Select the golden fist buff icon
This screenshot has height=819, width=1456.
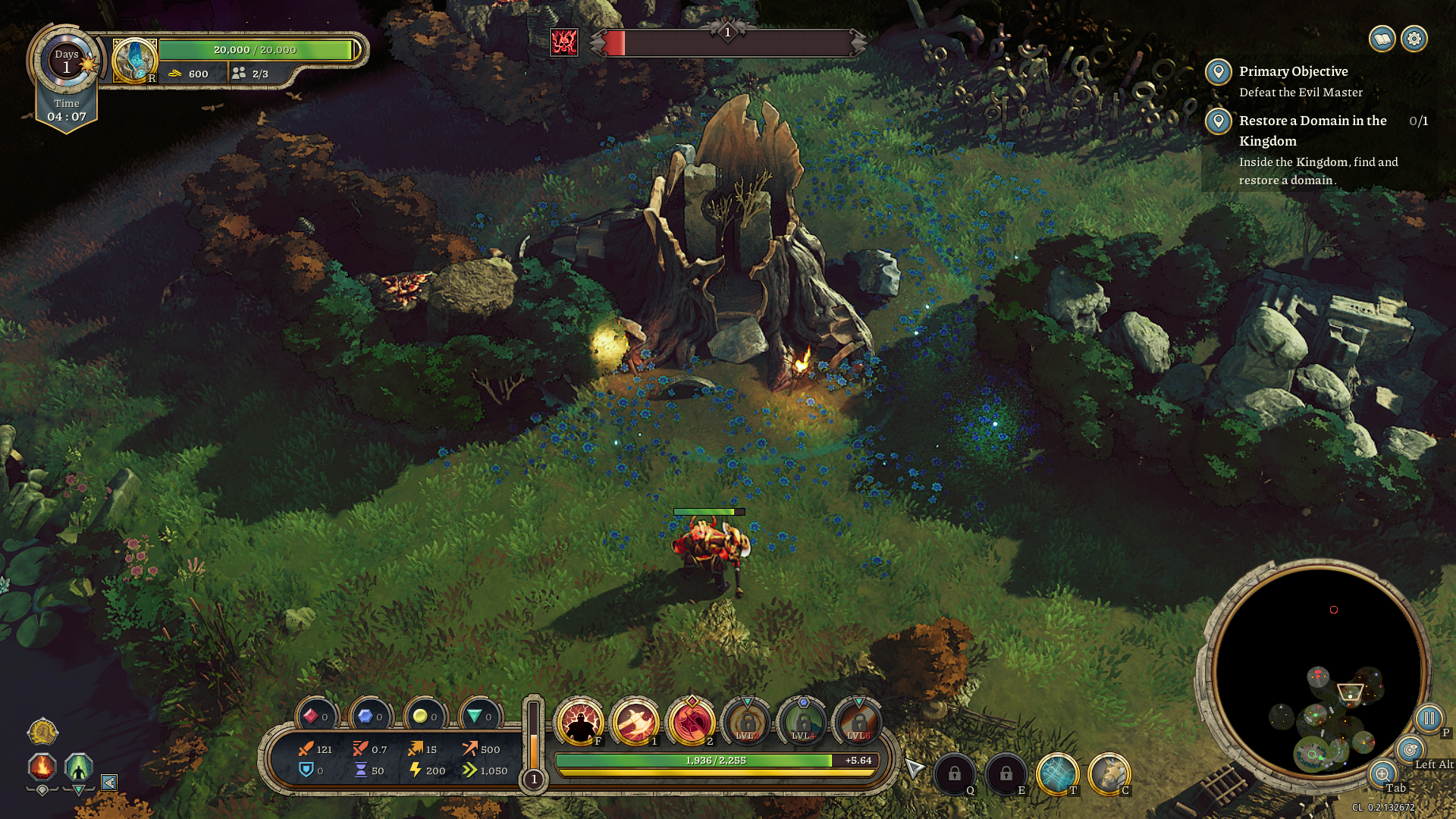tap(42, 732)
